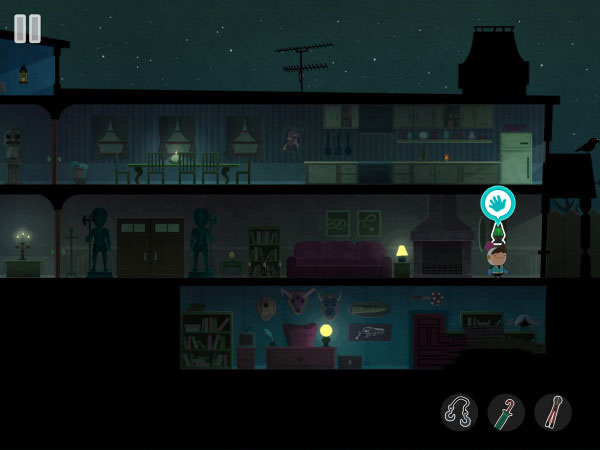The height and width of the screenshot is (450, 600).
Task: Select the double hook rope item
Action: [459, 412]
